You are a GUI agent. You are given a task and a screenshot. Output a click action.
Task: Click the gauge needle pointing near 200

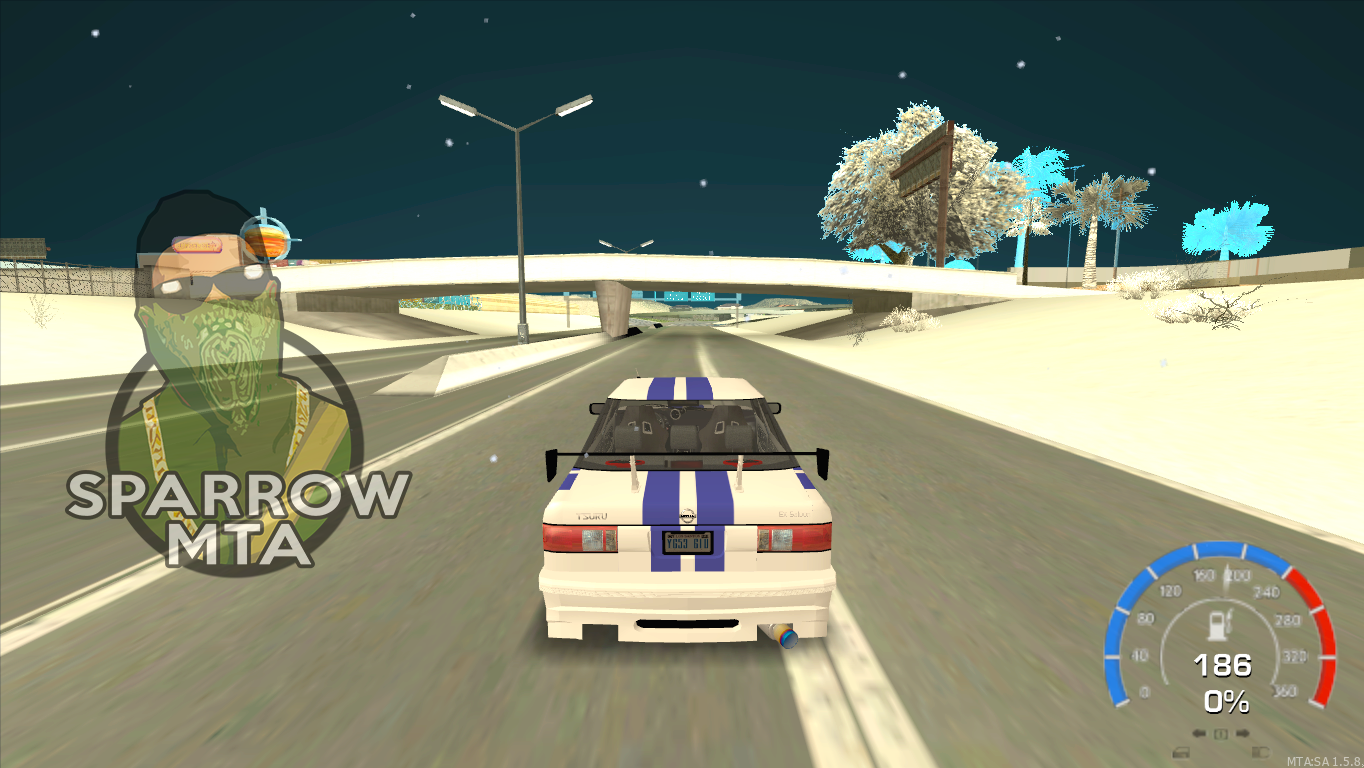[x=1227, y=580]
